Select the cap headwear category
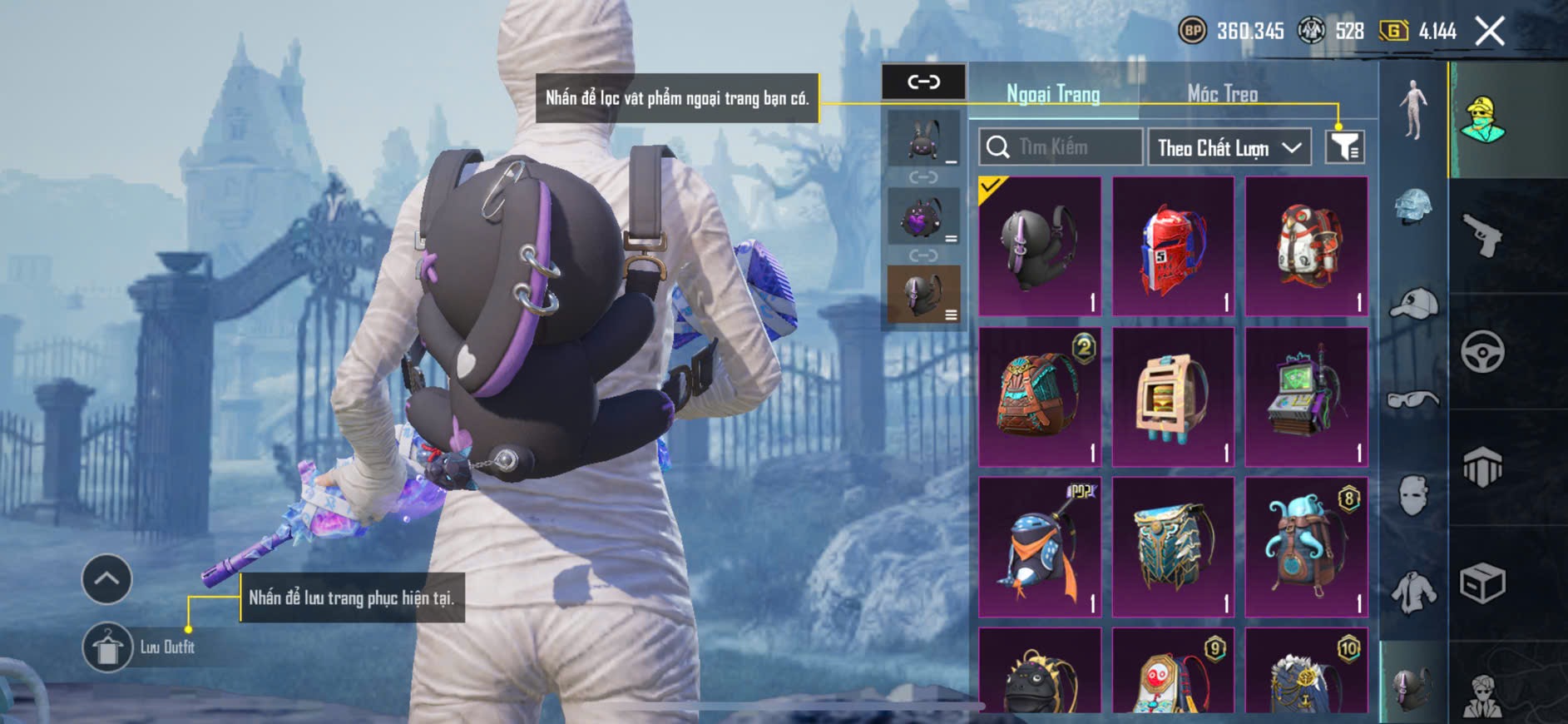Viewport: 1568px width, 724px height. 1413,304
